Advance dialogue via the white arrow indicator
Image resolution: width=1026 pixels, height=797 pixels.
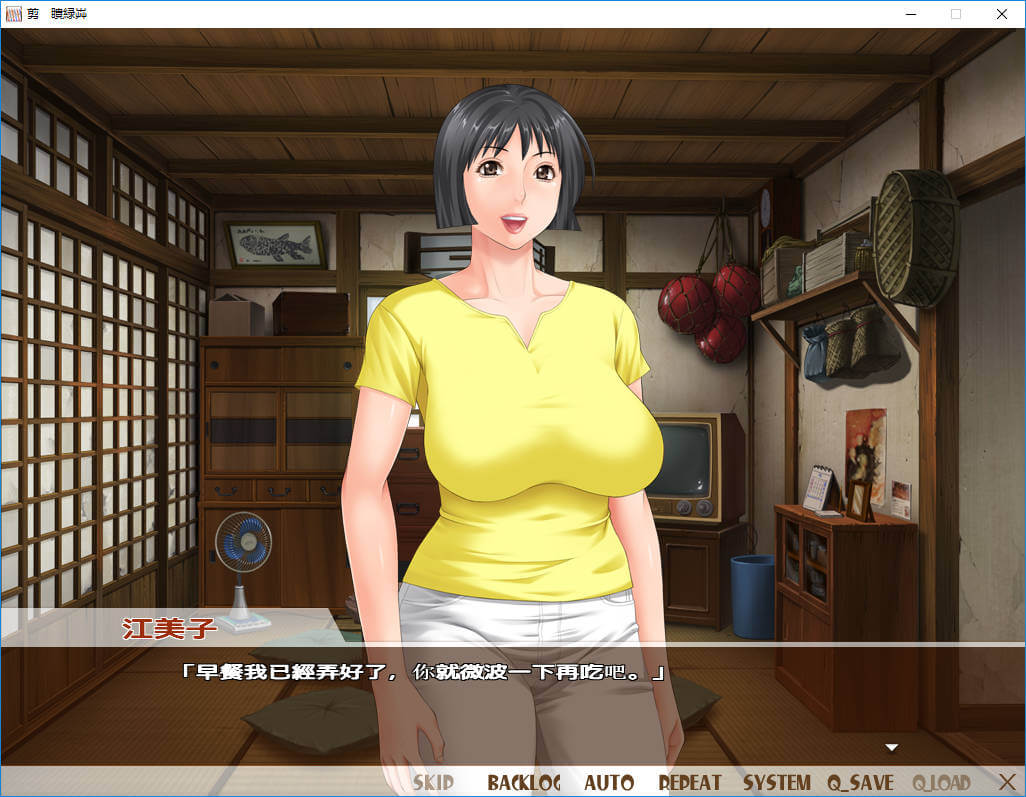[892, 747]
